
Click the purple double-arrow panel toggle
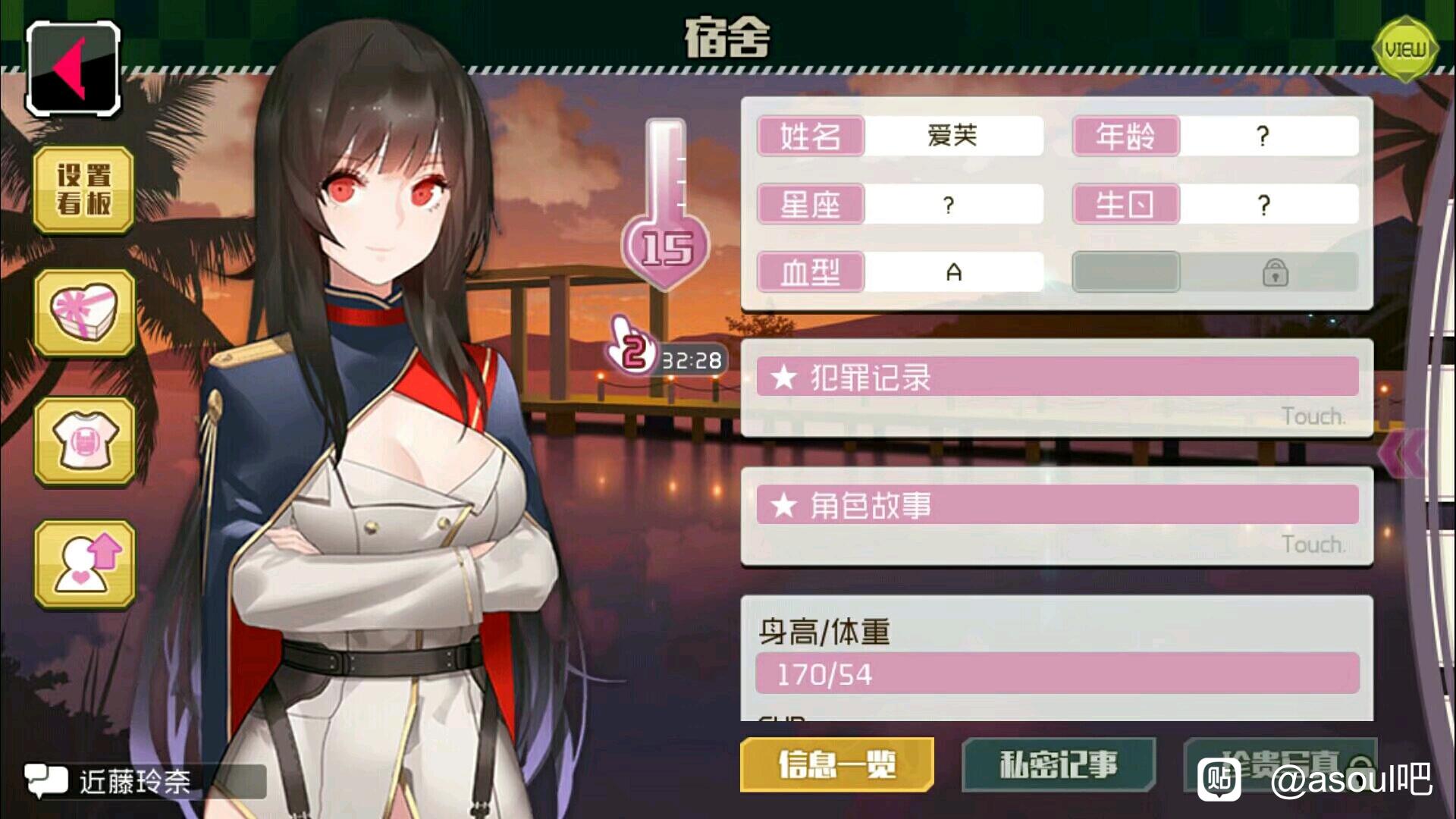[1401, 453]
